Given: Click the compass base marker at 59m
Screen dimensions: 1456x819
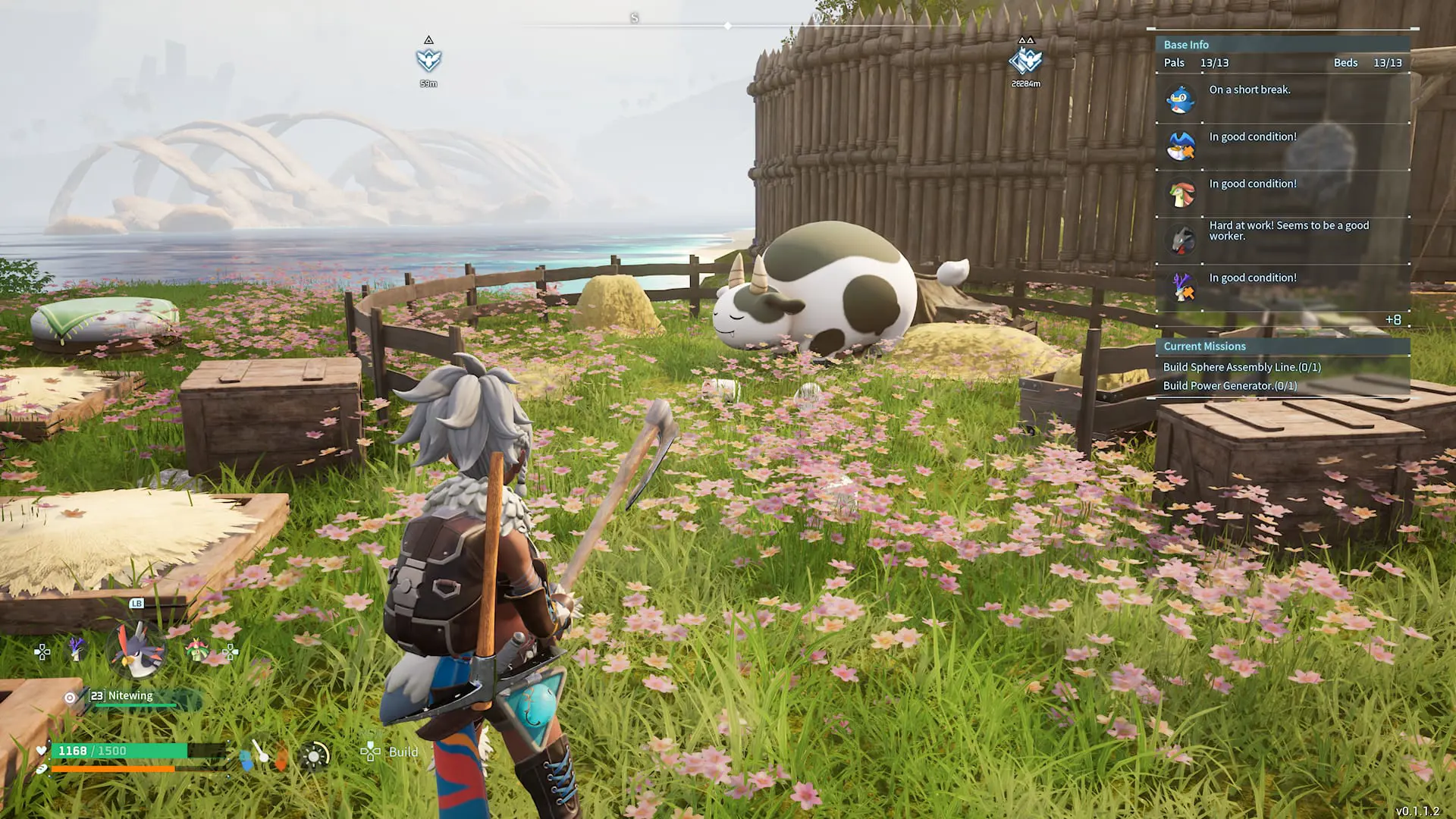Looking at the screenshot, I should click(428, 60).
